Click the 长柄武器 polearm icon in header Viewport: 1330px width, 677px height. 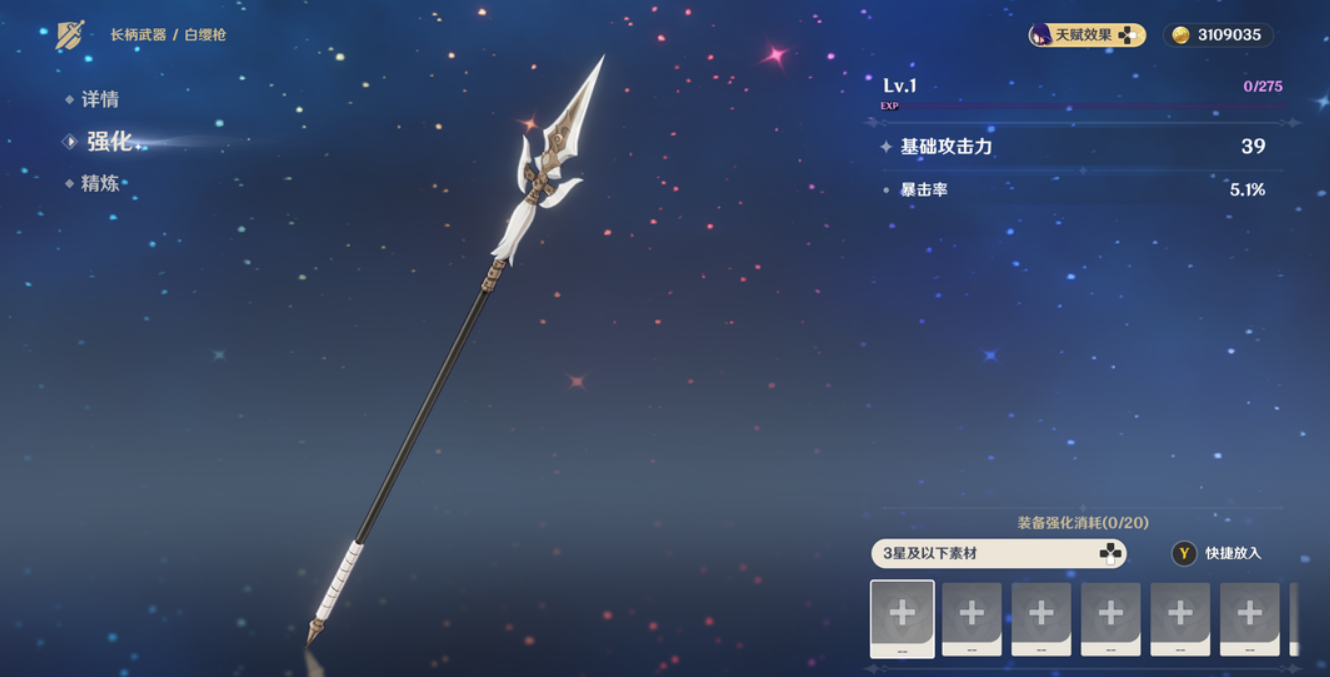[x=70, y=35]
